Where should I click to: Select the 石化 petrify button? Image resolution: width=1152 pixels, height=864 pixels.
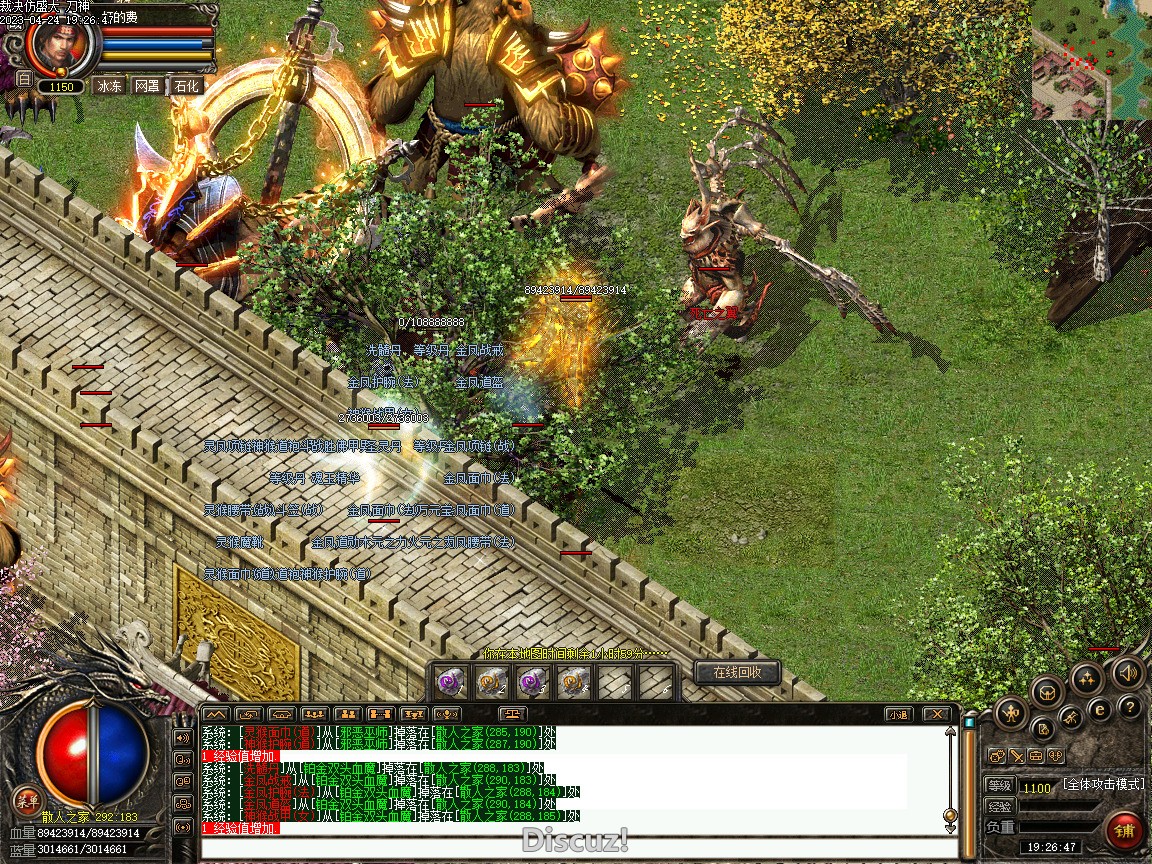pyautogui.click(x=186, y=86)
